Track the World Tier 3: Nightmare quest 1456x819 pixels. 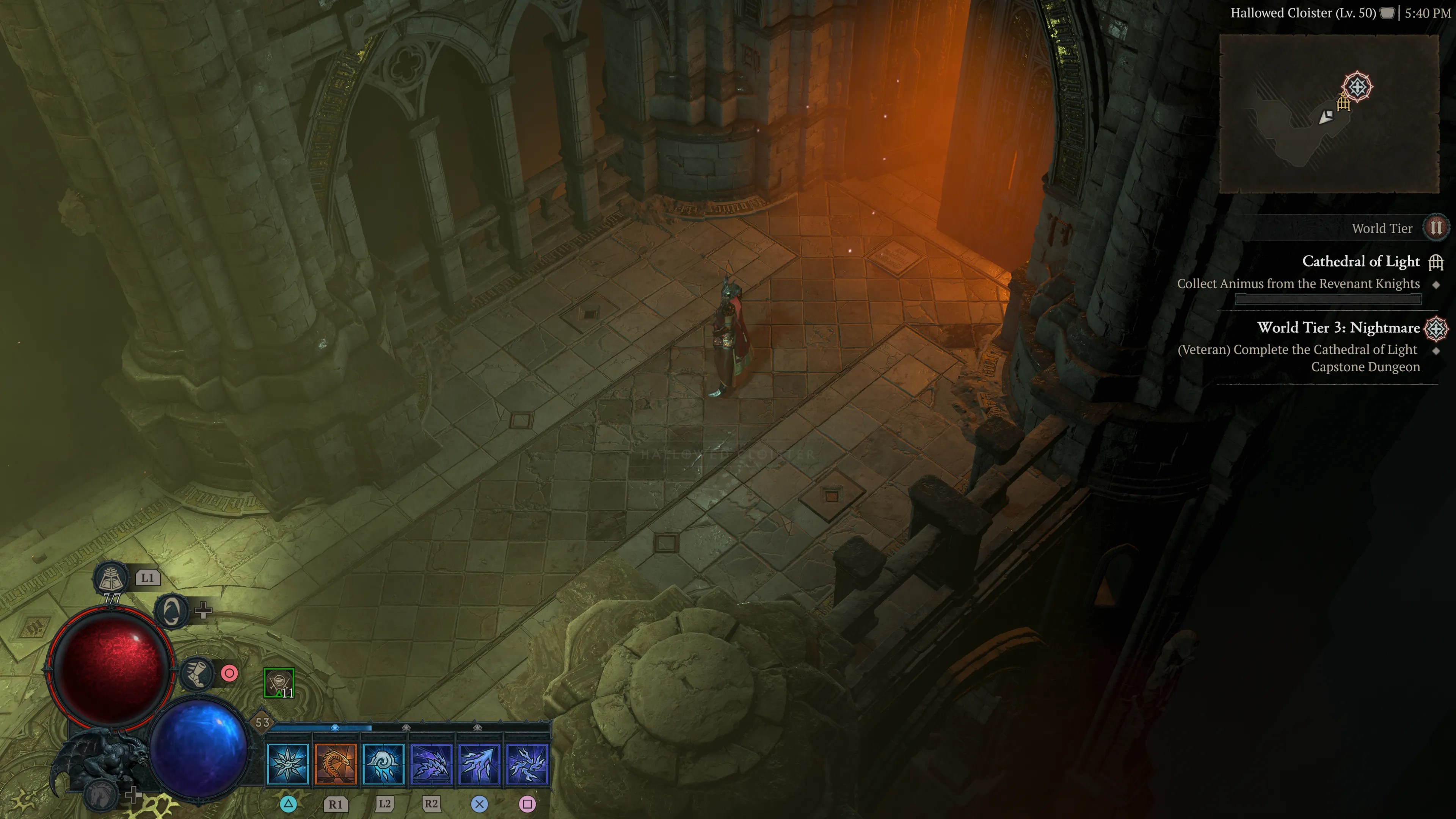pos(1338,328)
